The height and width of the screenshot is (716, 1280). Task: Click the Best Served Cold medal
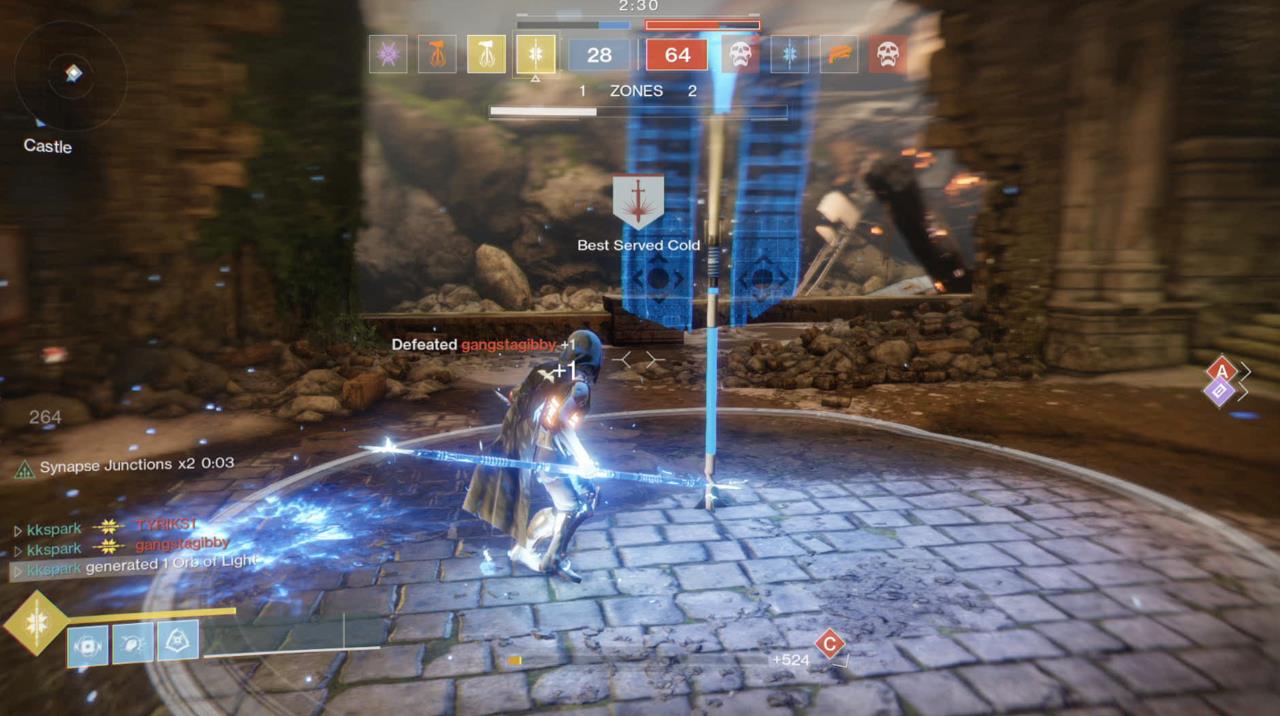click(638, 203)
